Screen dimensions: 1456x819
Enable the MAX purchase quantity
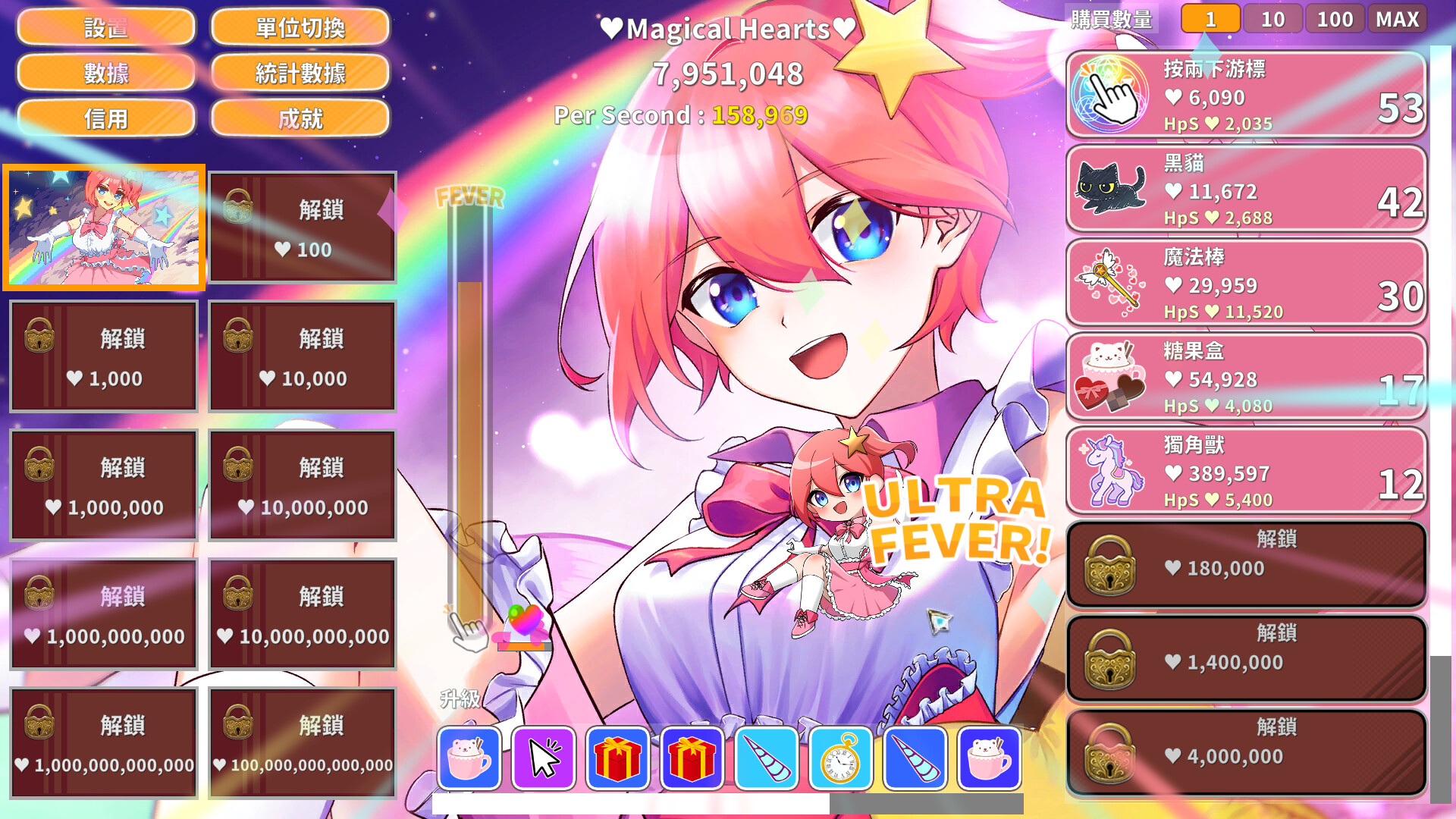[1398, 19]
